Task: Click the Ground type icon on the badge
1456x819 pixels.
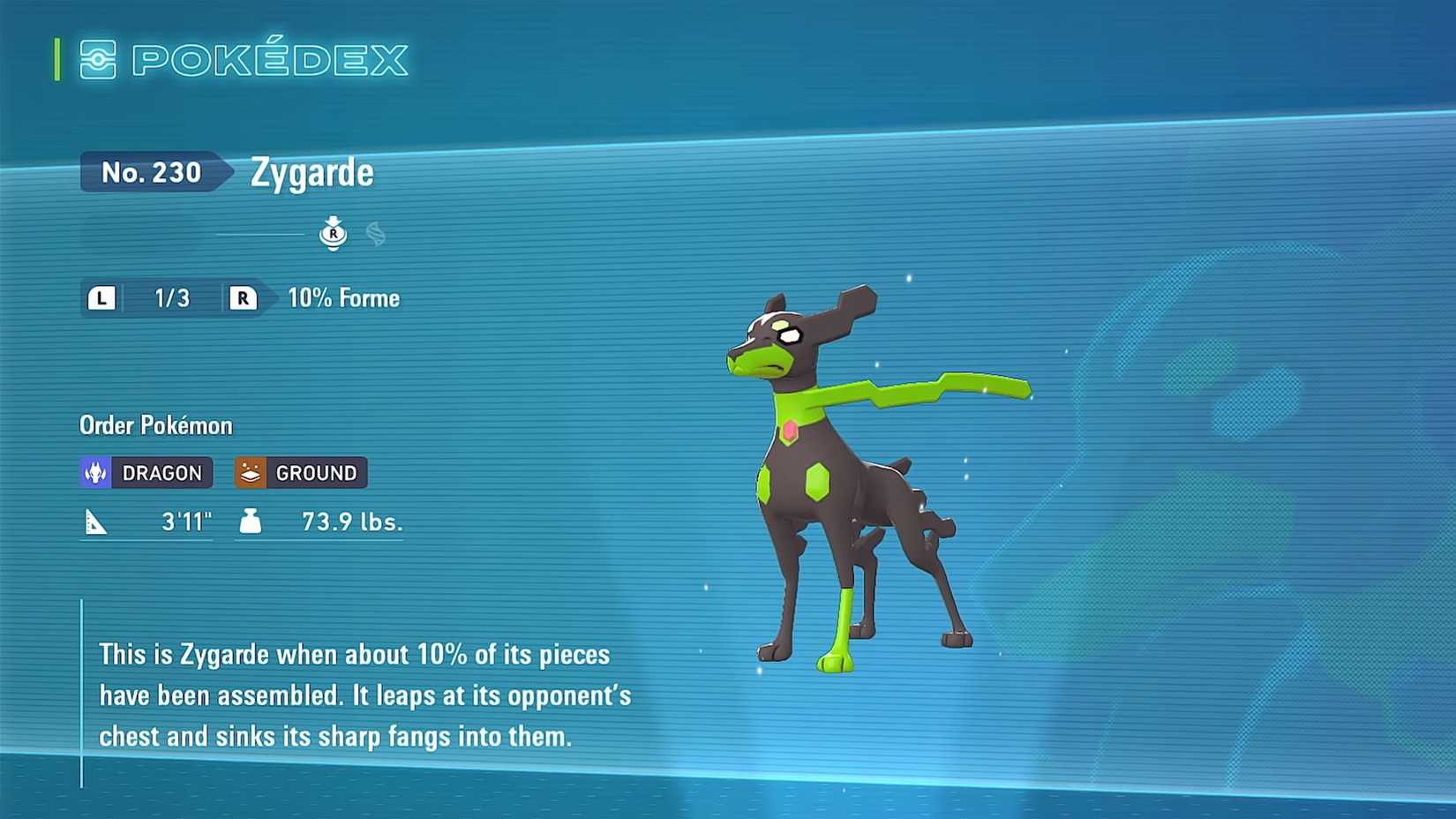Action: pos(251,472)
